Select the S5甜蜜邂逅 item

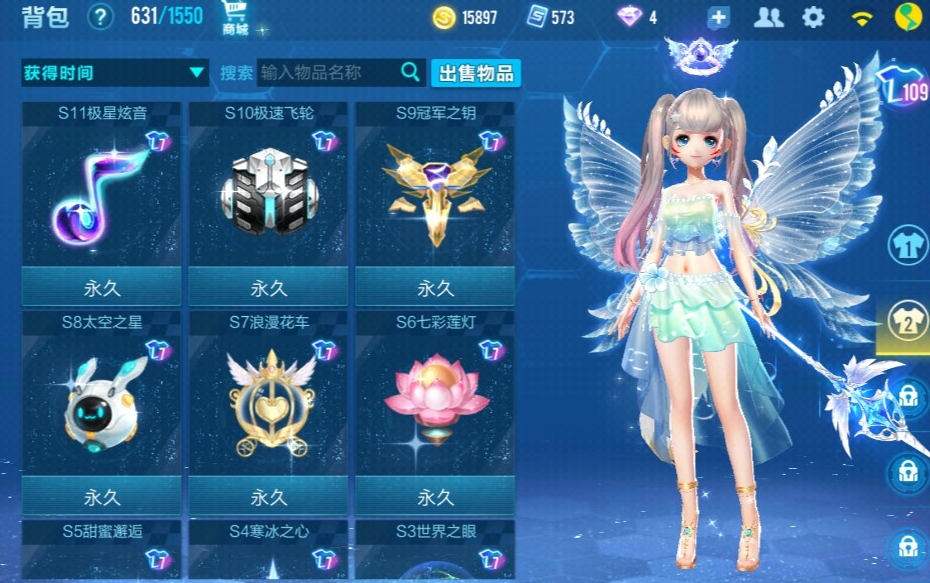pyautogui.click(x=101, y=550)
